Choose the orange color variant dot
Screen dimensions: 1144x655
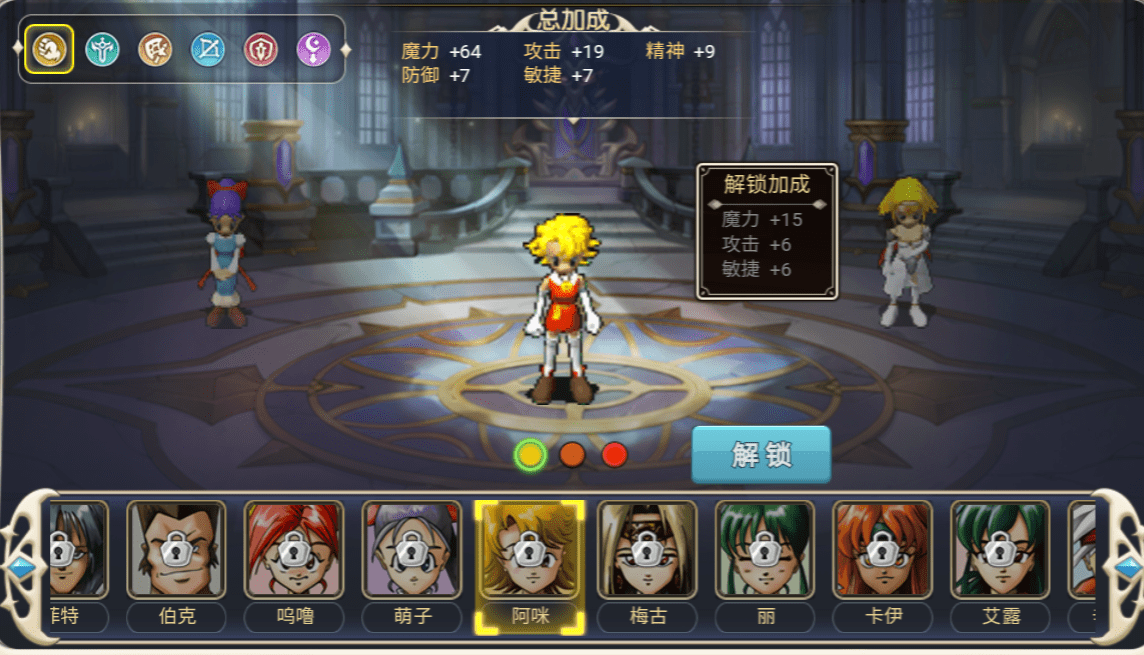coord(572,455)
